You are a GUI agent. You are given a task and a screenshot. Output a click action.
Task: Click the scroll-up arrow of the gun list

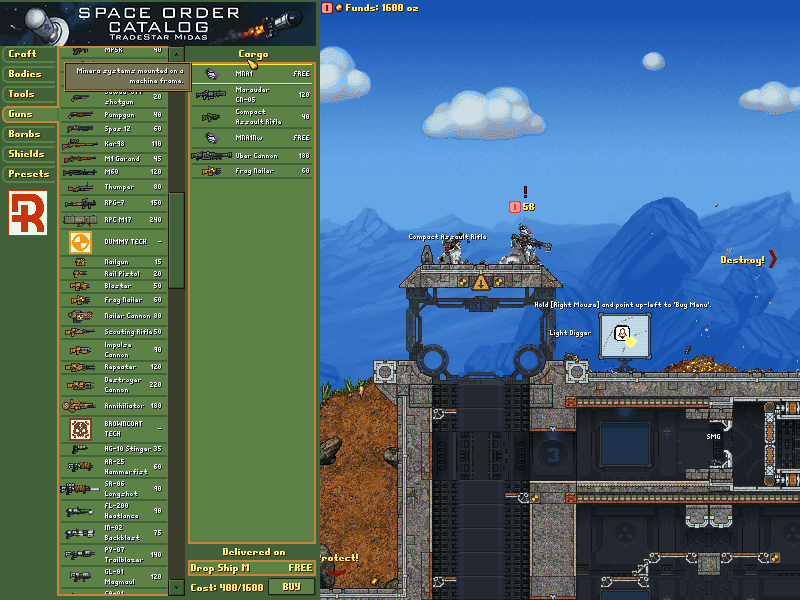177,54
